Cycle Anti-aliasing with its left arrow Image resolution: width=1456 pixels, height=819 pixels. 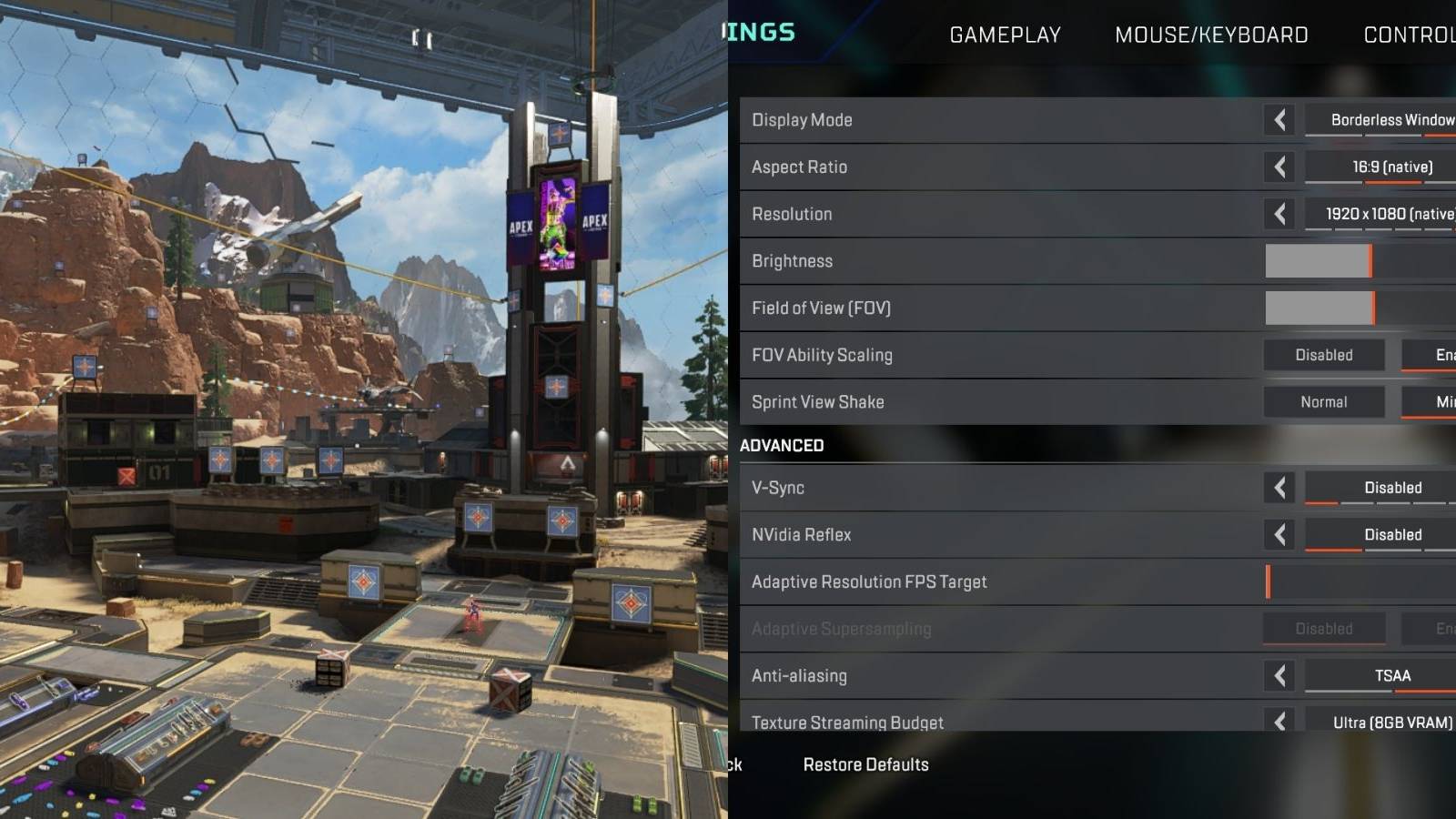point(1279,675)
